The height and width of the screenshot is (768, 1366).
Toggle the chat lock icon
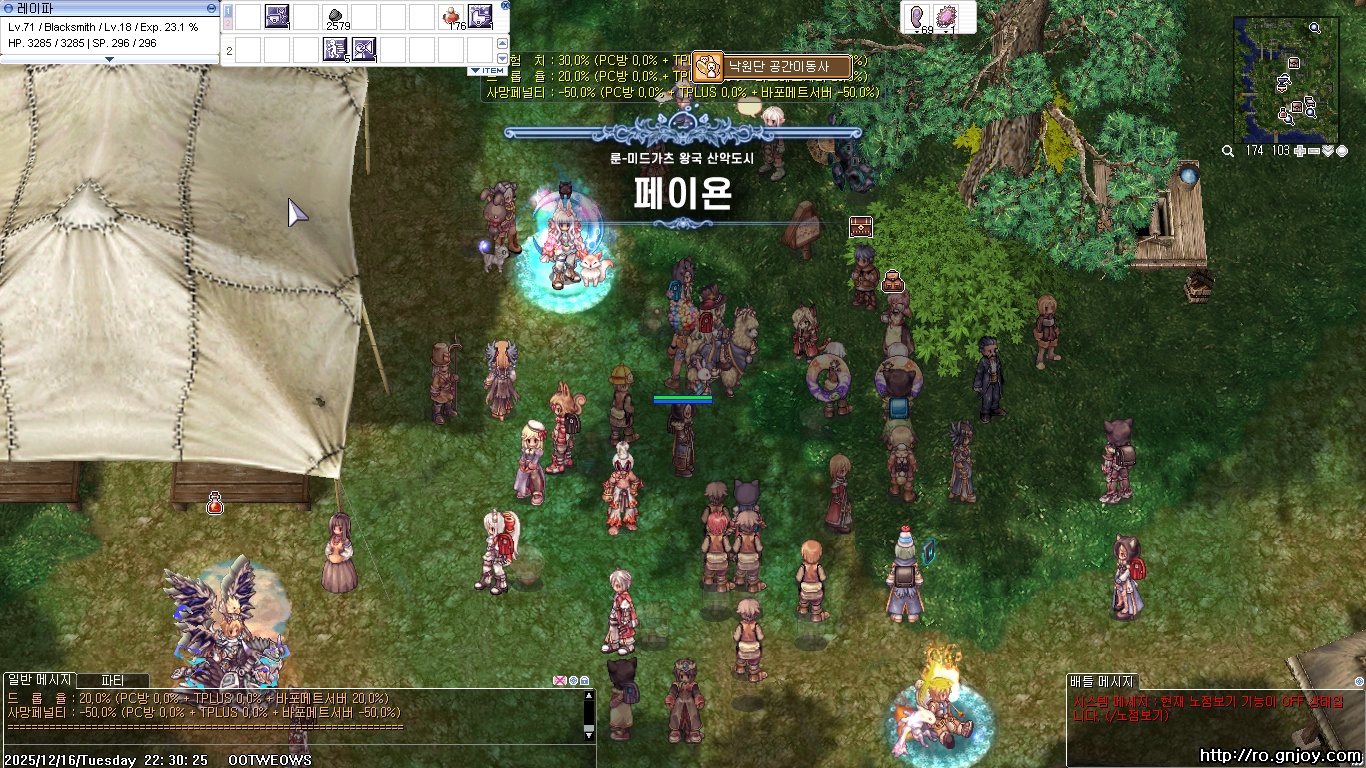click(584, 681)
